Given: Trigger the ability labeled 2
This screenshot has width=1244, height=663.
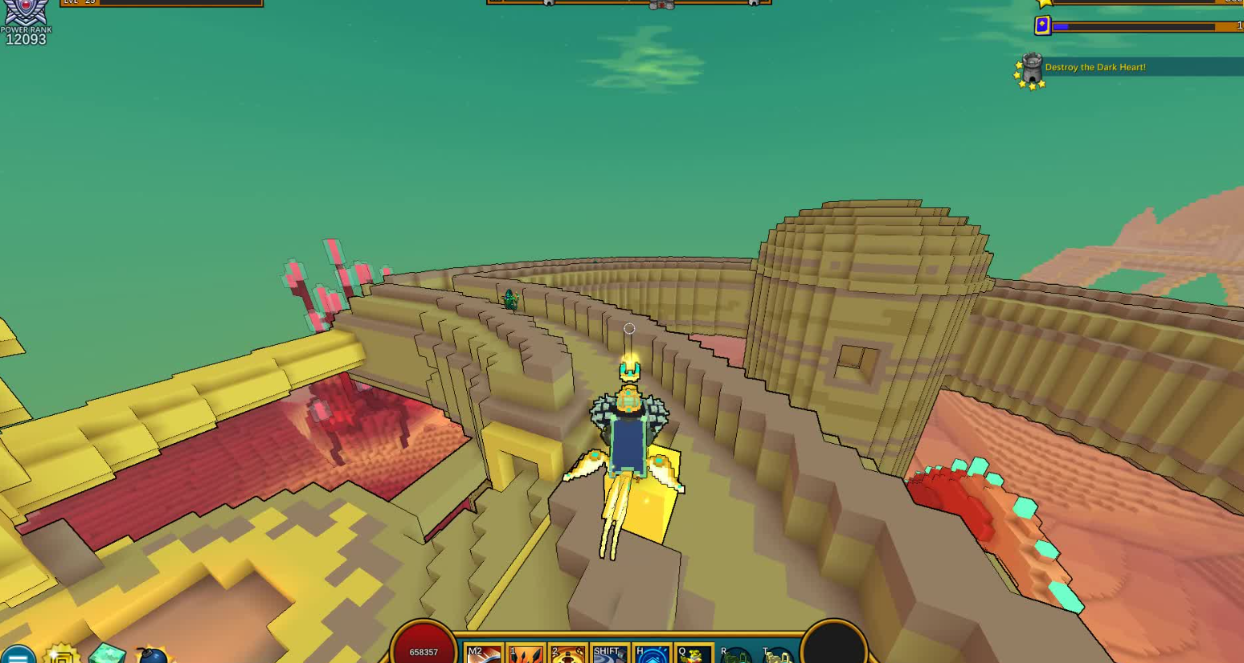Looking at the screenshot, I should click(568, 654).
